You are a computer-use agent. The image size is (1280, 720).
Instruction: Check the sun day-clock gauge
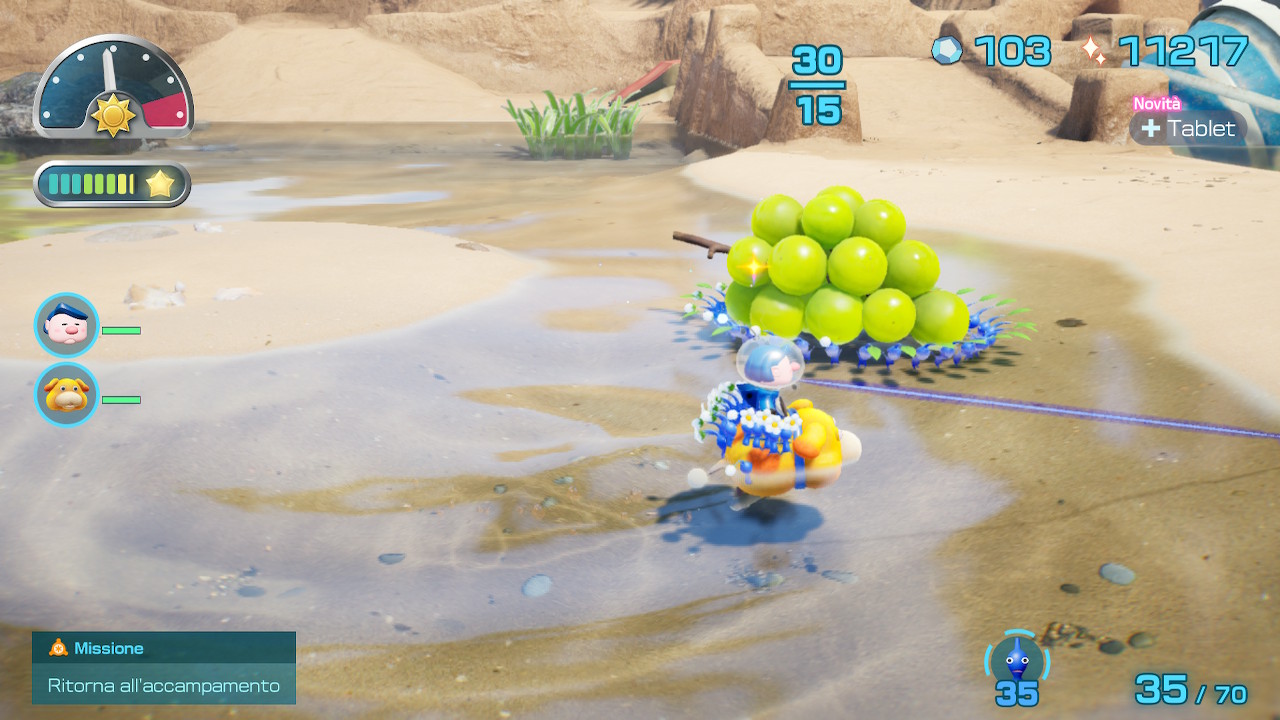(113, 88)
